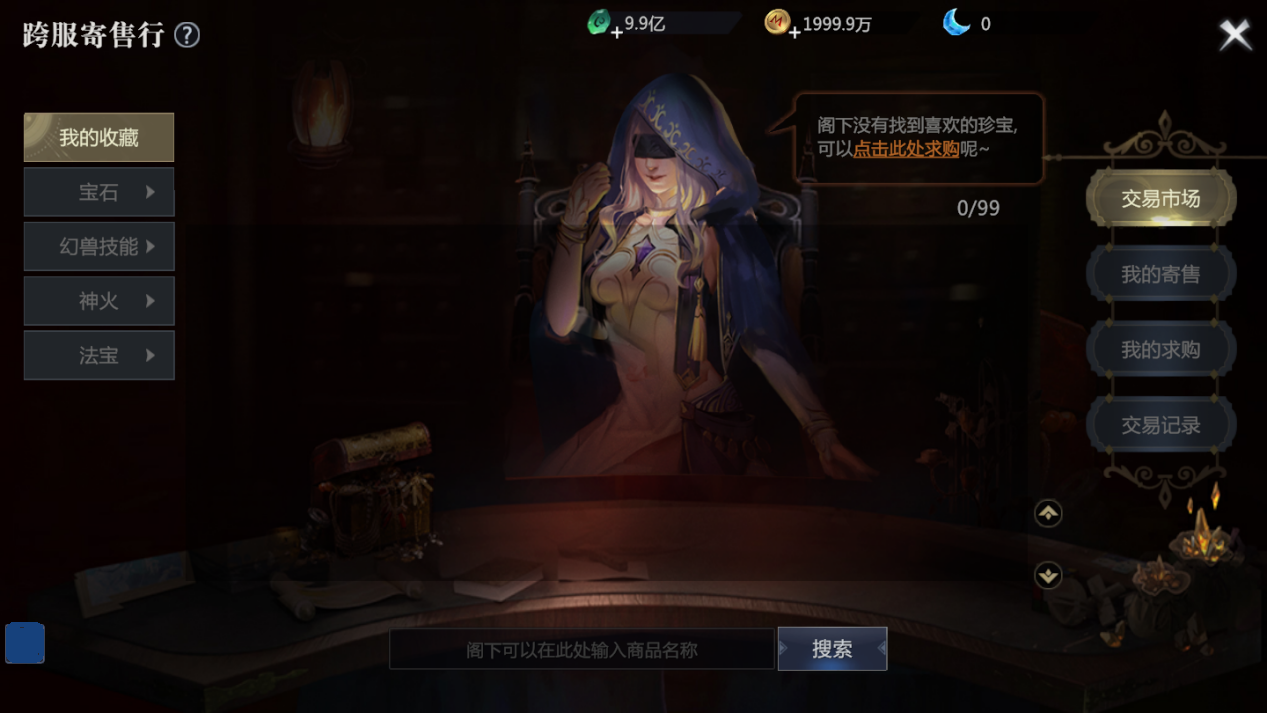The width and height of the screenshot is (1267, 713).
Task: Click the 点击此处求购 link
Action: (906, 149)
